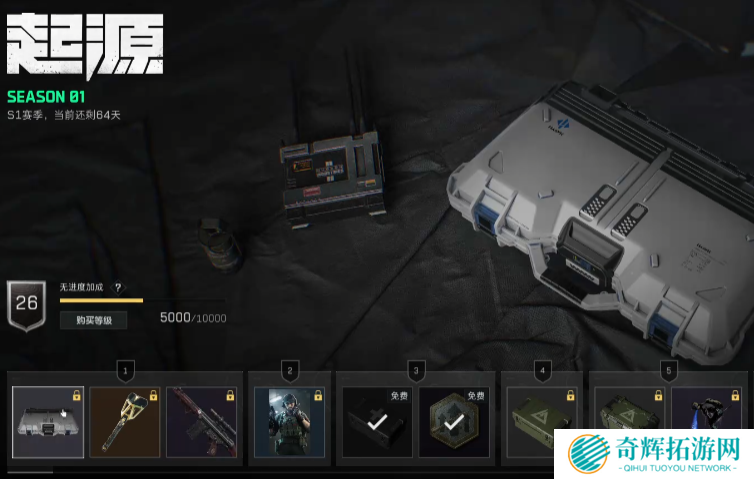754x479 pixels.
Task: Select the claimed free hexagon badge reward
Action: coord(453,422)
